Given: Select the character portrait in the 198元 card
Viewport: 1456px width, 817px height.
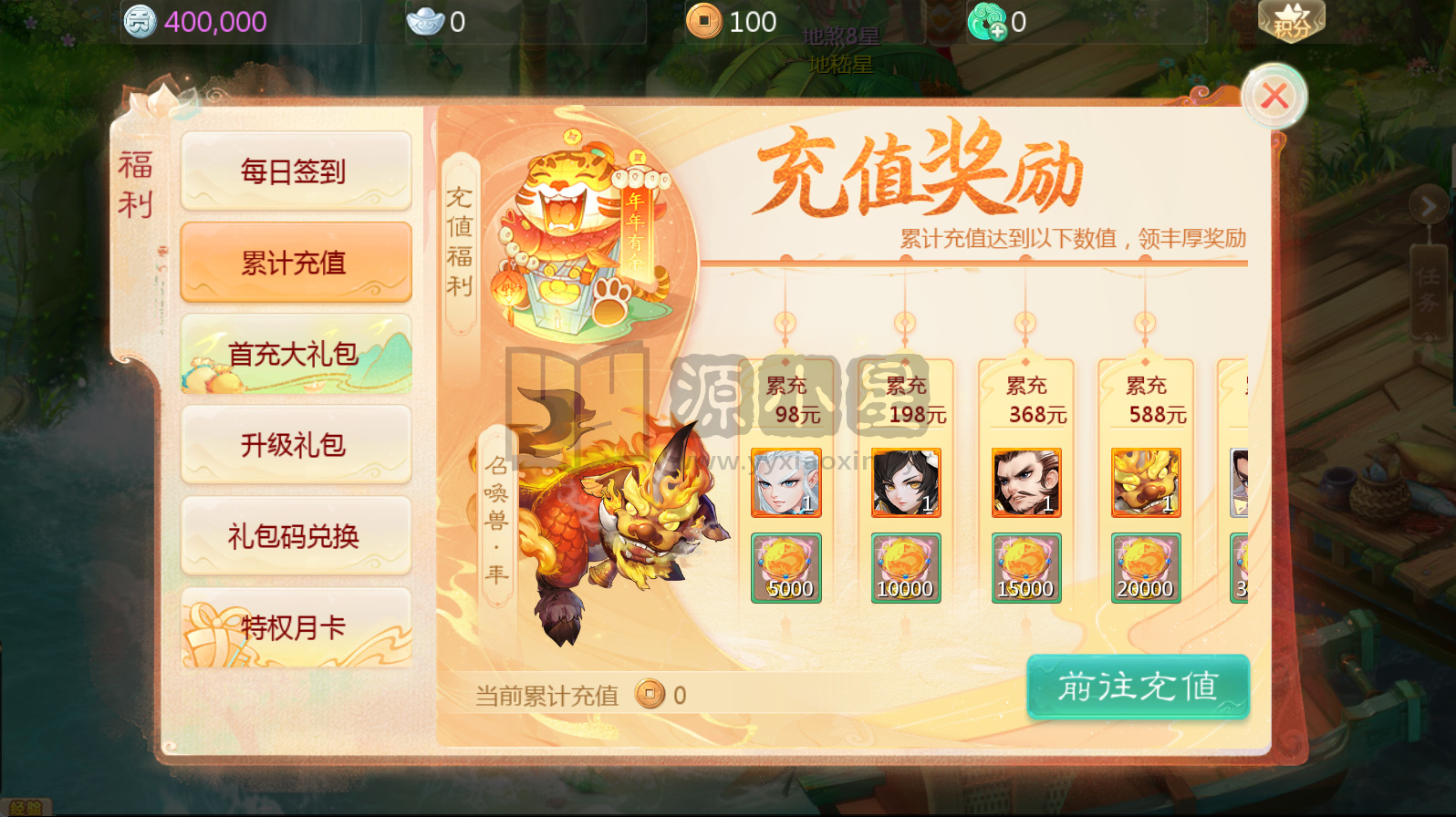Looking at the screenshot, I should (x=906, y=481).
